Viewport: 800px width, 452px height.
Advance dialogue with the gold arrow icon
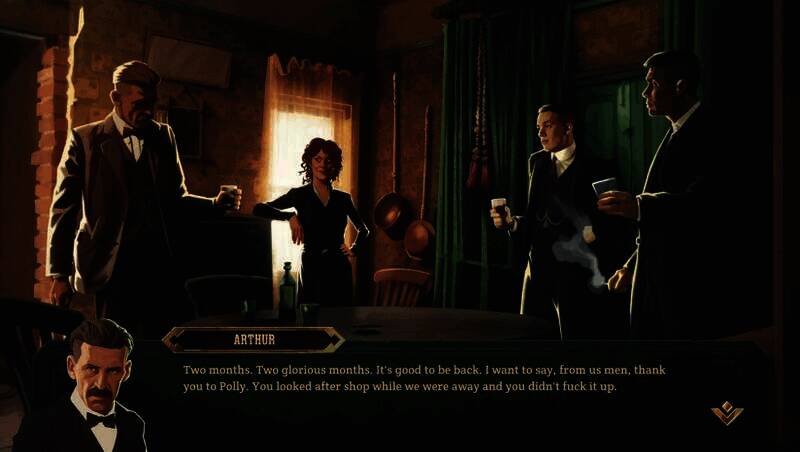pyautogui.click(x=727, y=412)
